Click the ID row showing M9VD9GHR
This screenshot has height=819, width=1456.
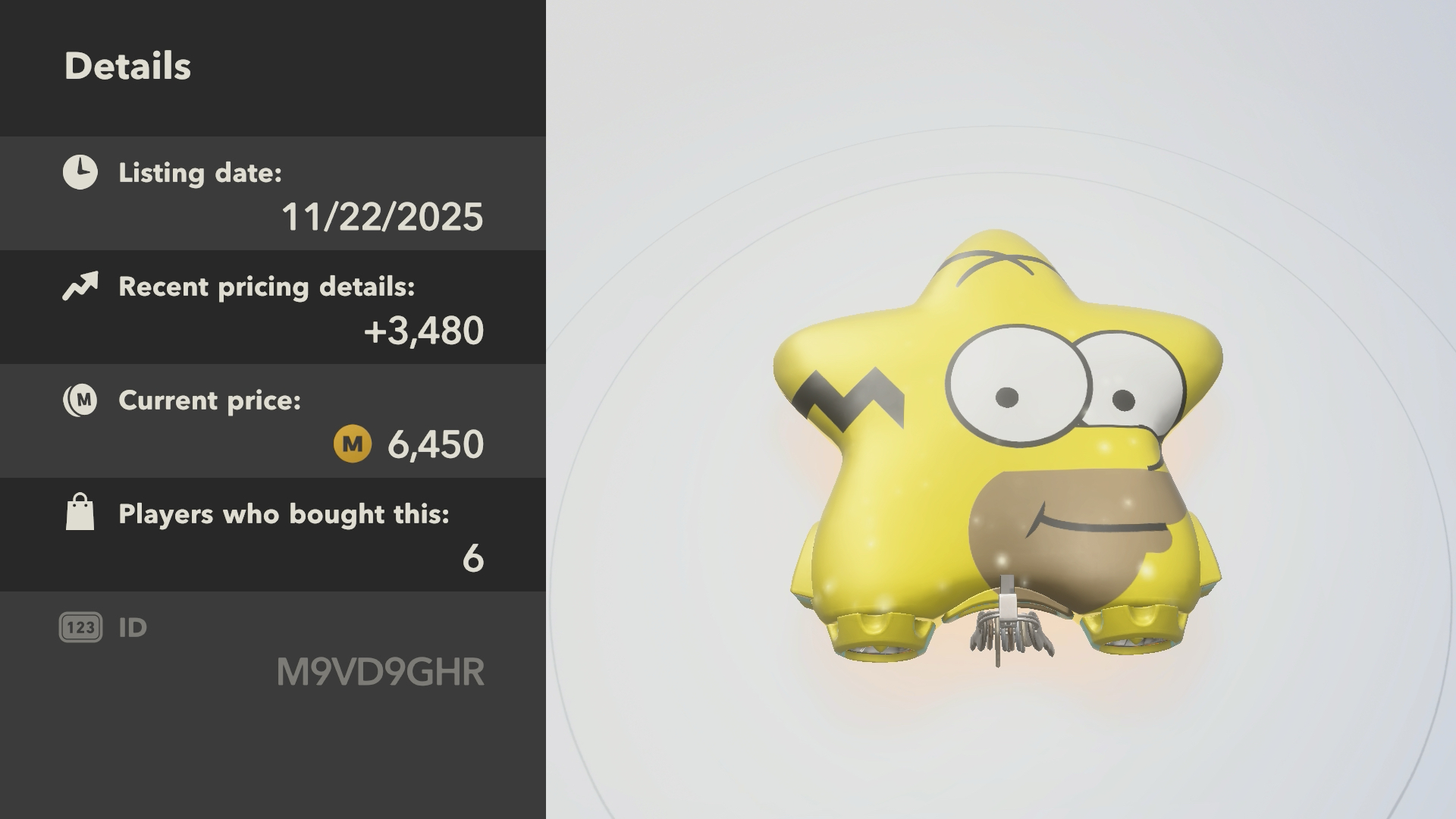pos(273,651)
